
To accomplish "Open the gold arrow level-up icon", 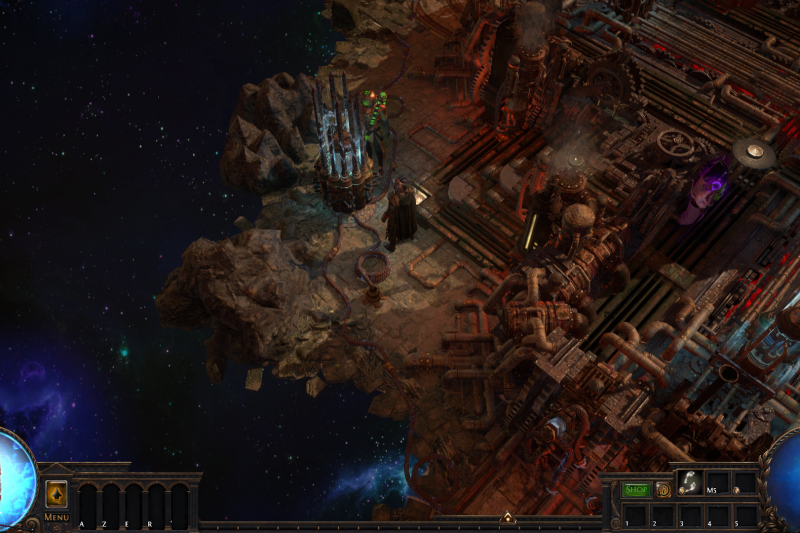I will (x=56, y=494).
